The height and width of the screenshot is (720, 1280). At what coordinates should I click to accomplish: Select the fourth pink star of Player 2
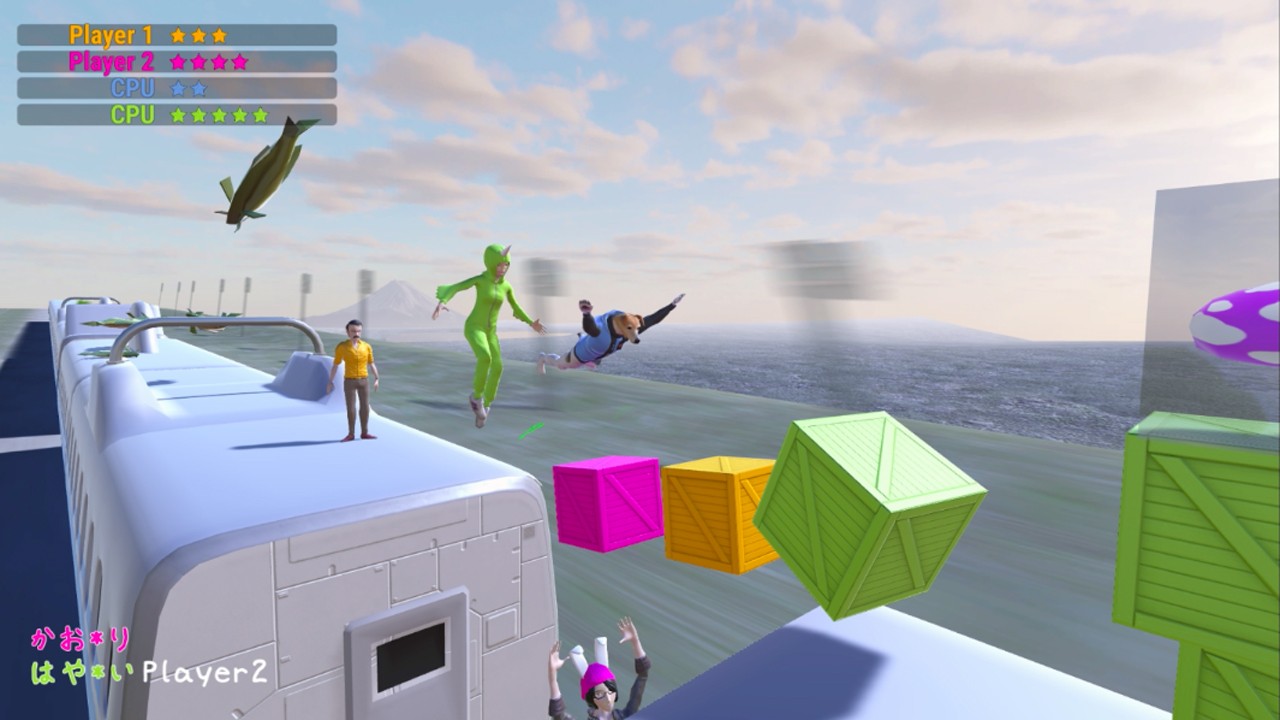(238, 60)
